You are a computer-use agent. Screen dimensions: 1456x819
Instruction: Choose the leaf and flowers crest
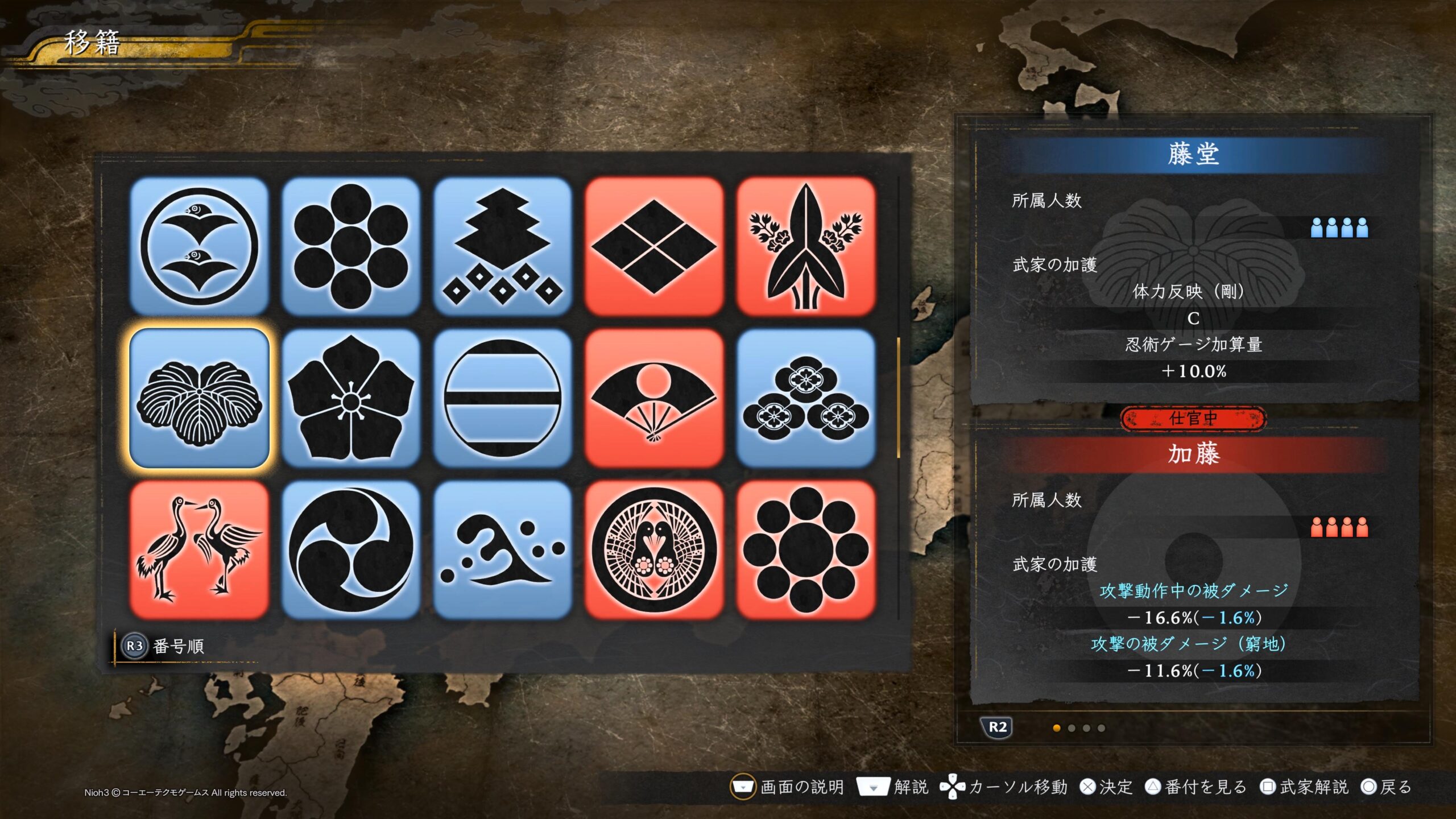(x=805, y=246)
